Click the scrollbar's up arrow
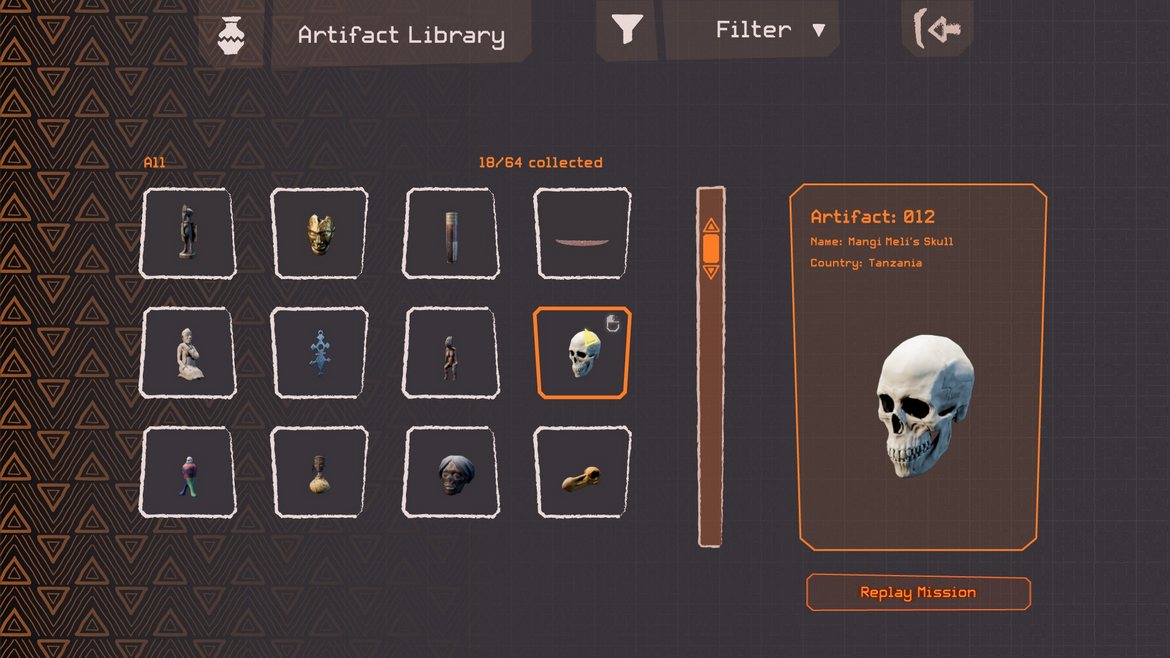 (711, 226)
